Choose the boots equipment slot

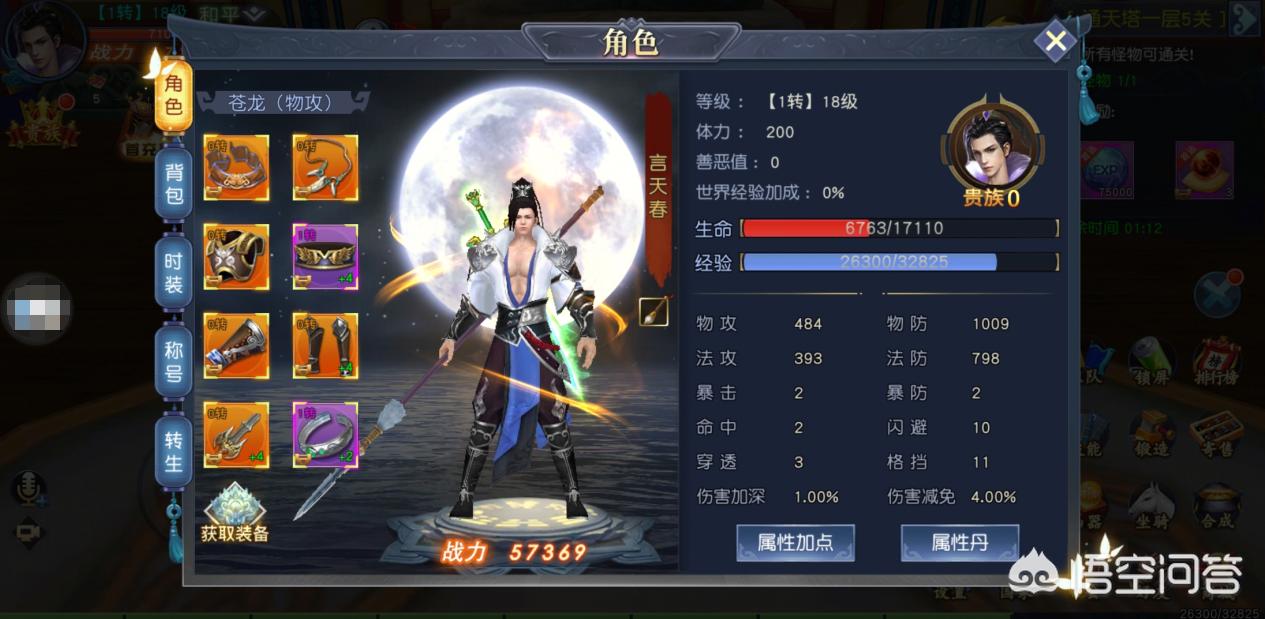click(325, 346)
